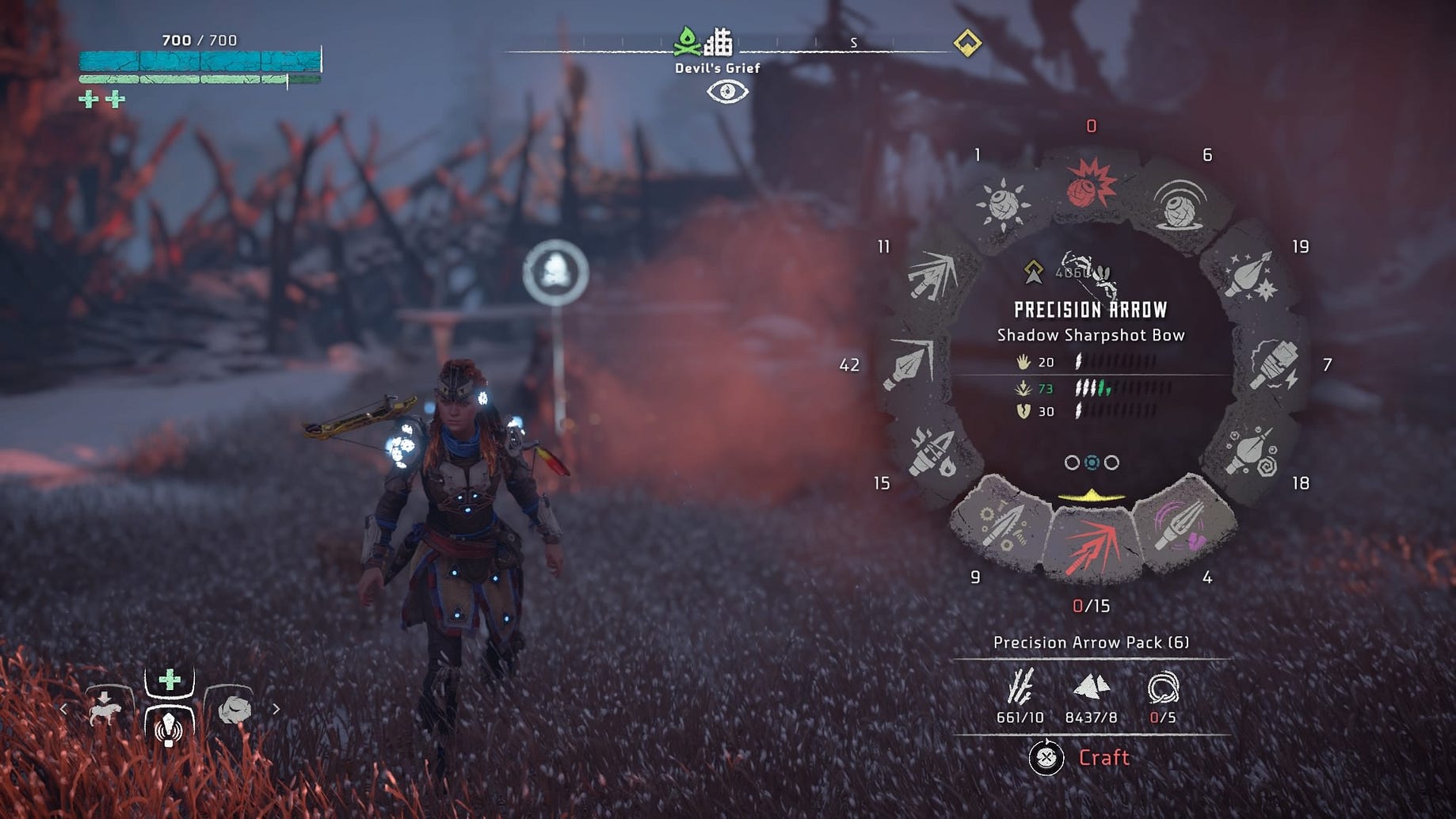Select the Freeze Arrow slot with snowflakes
Viewport: 1456px width, 819px height.
(x=1250, y=275)
